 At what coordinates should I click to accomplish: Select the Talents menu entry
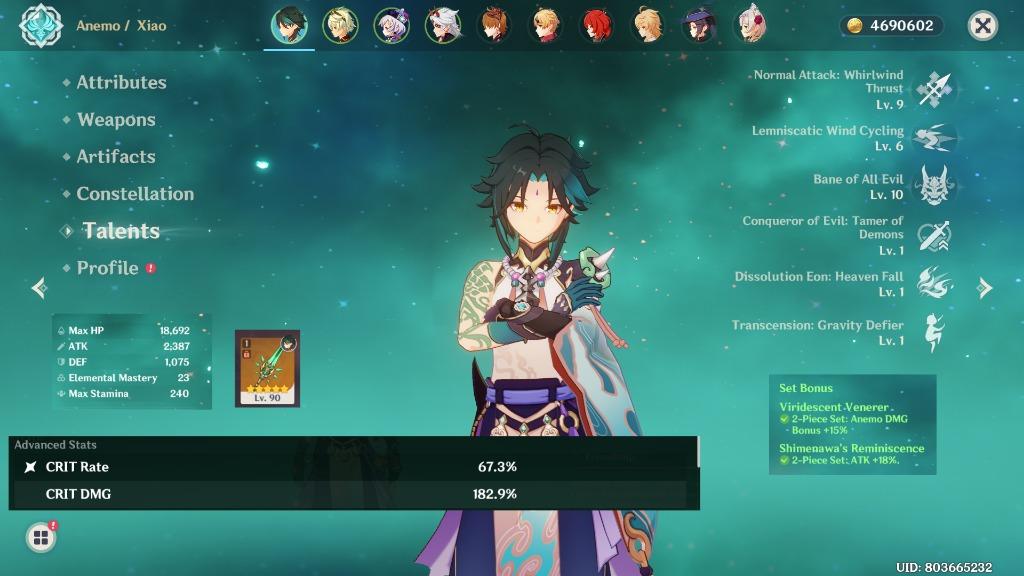pyautogui.click(x=121, y=230)
